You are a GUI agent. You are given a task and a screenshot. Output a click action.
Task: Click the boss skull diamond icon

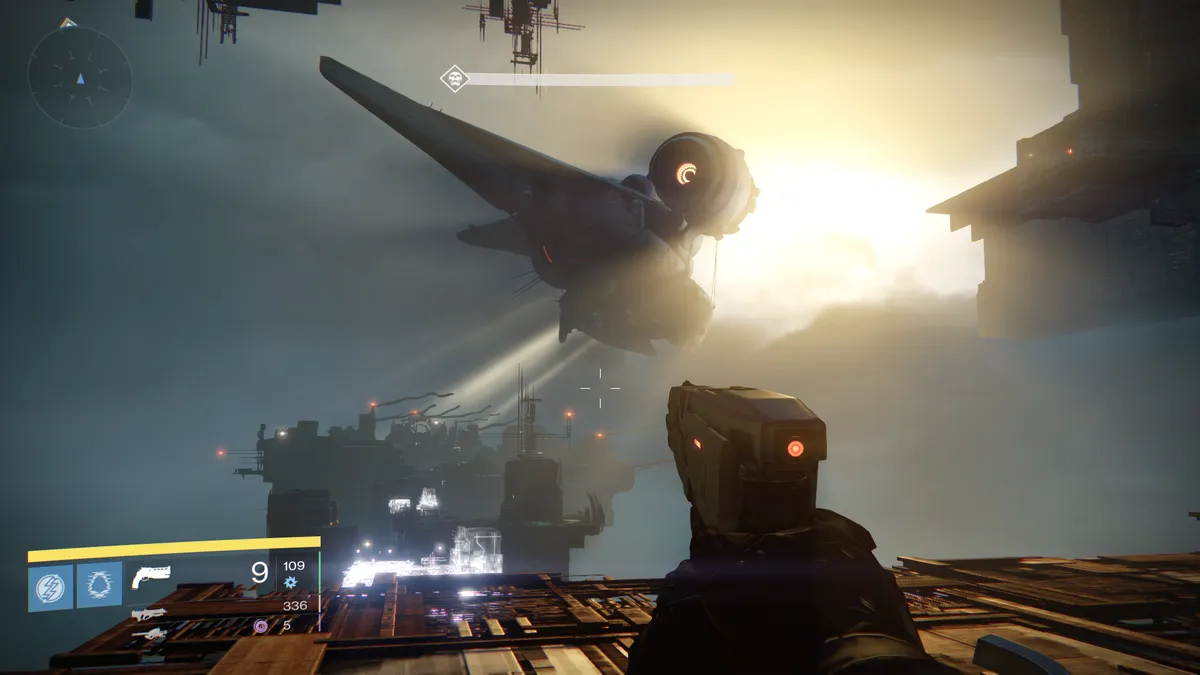pyautogui.click(x=455, y=78)
